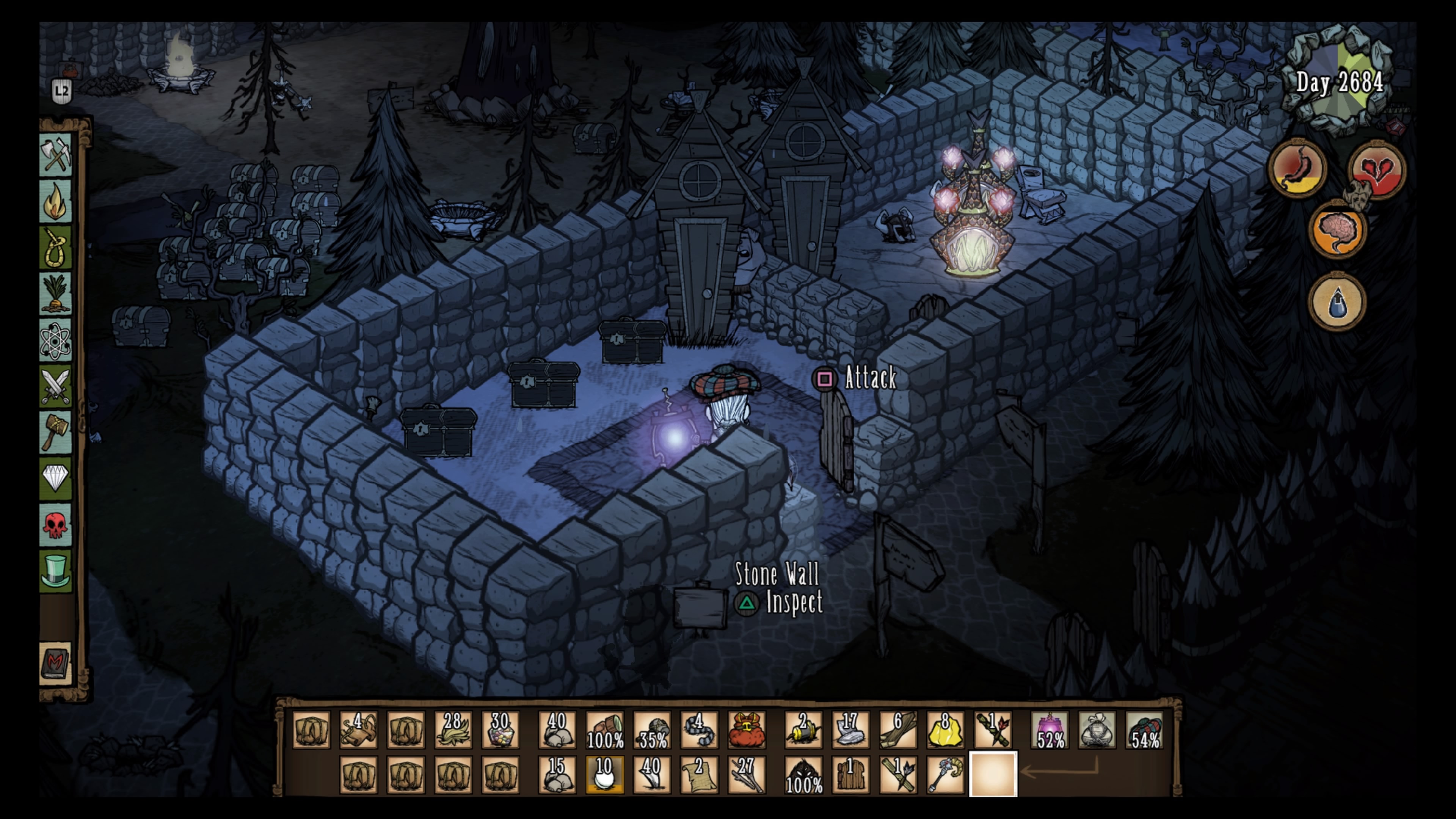Open the Tools crafting tab

(56, 154)
